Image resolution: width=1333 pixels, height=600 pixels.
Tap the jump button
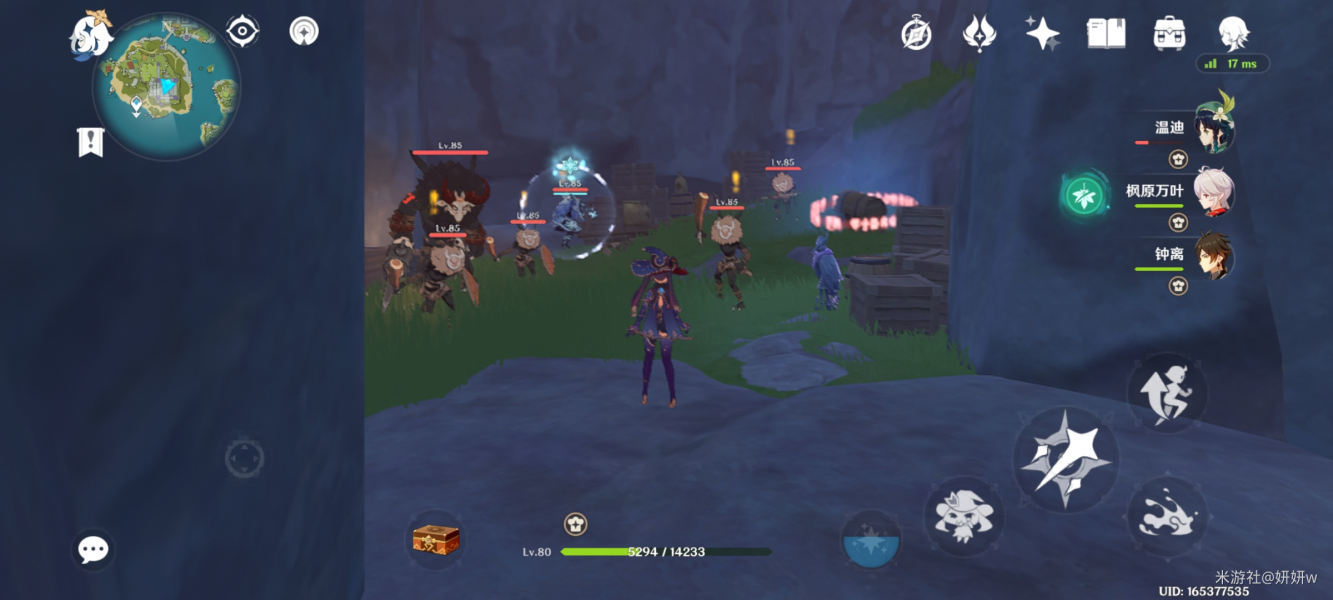[x=1167, y=392]
